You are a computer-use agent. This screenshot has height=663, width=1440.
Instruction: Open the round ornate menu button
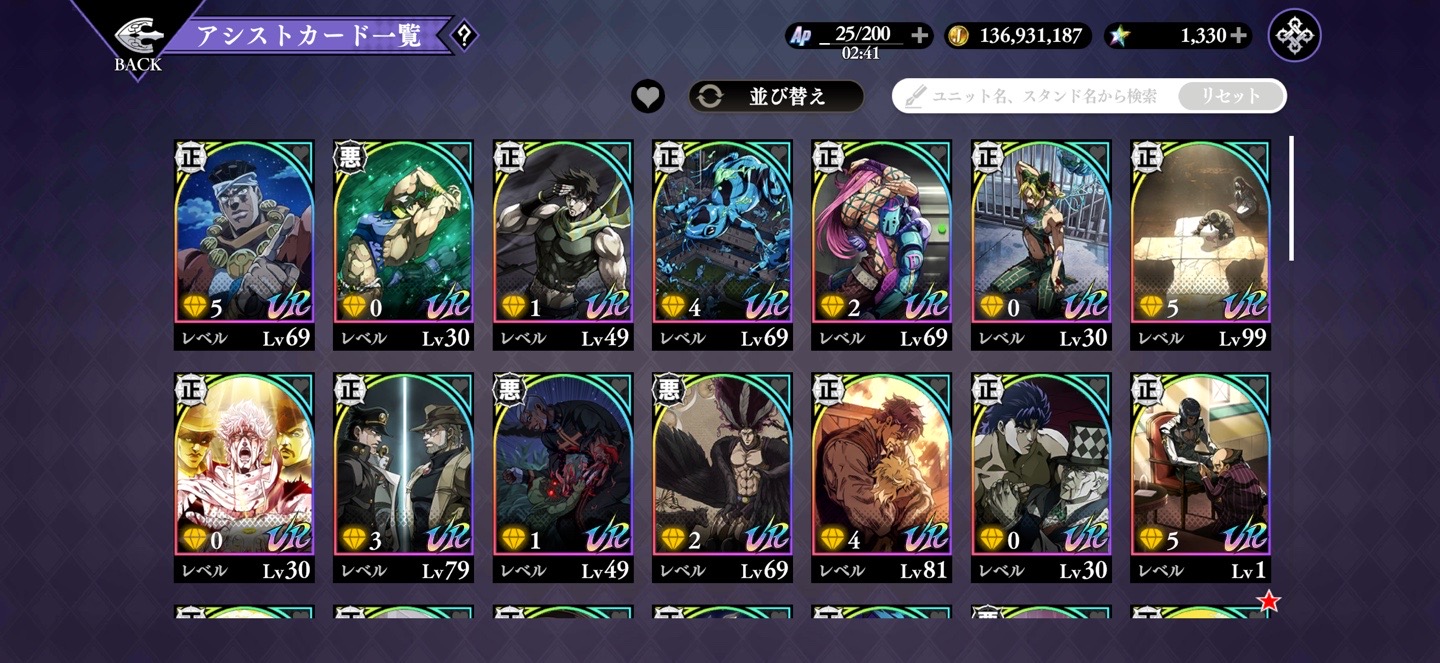1294,36
